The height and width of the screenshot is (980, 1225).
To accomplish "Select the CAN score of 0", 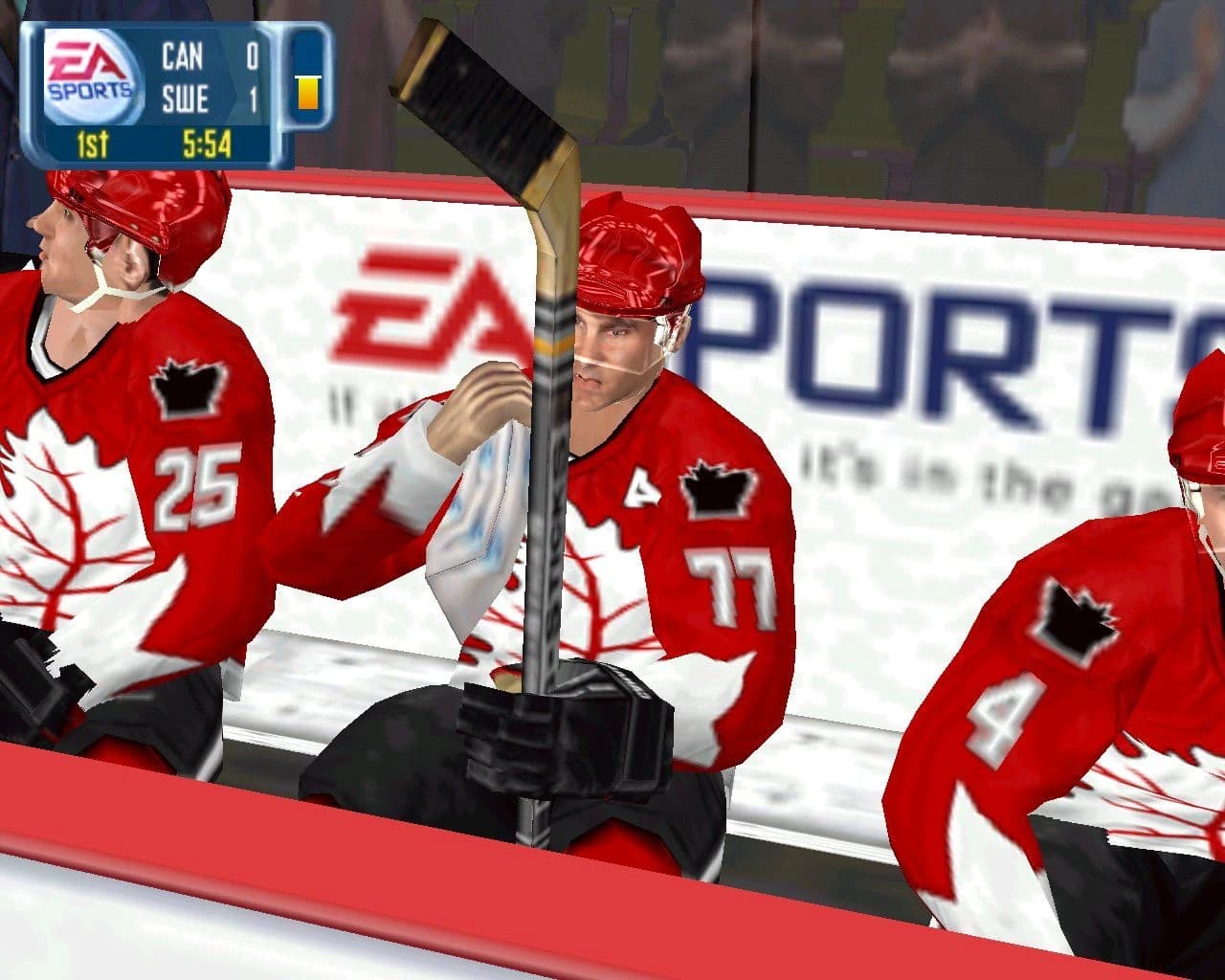I will pos(253,57).
